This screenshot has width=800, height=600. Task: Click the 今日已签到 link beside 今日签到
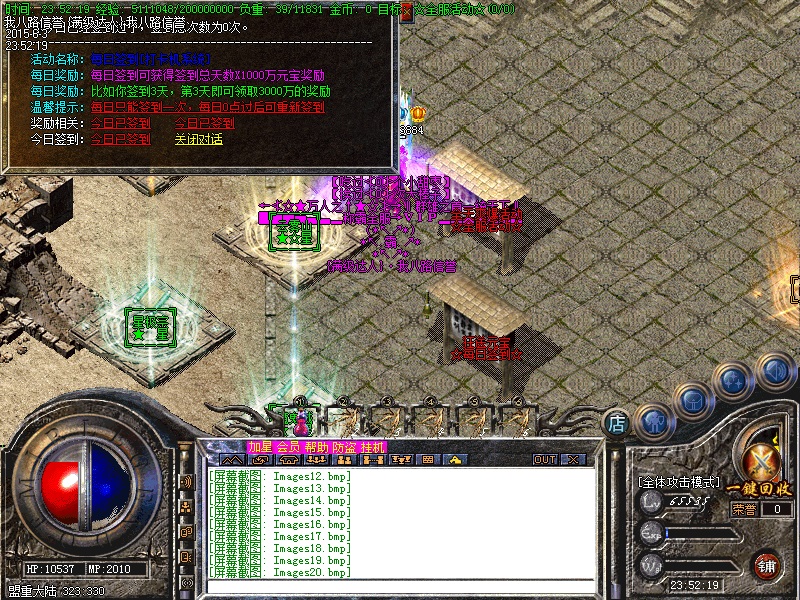click(120, 139)
